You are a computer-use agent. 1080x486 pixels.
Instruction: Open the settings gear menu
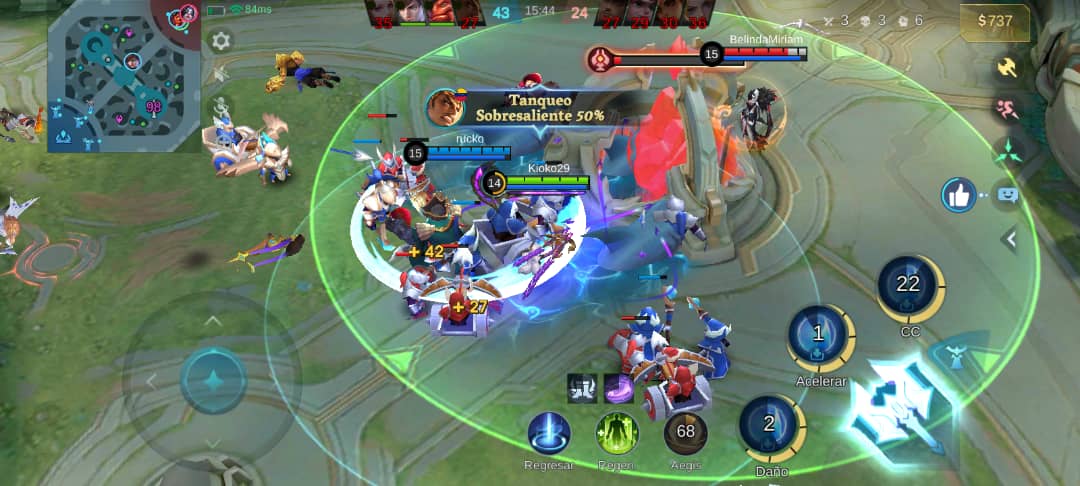pos(221,41)
